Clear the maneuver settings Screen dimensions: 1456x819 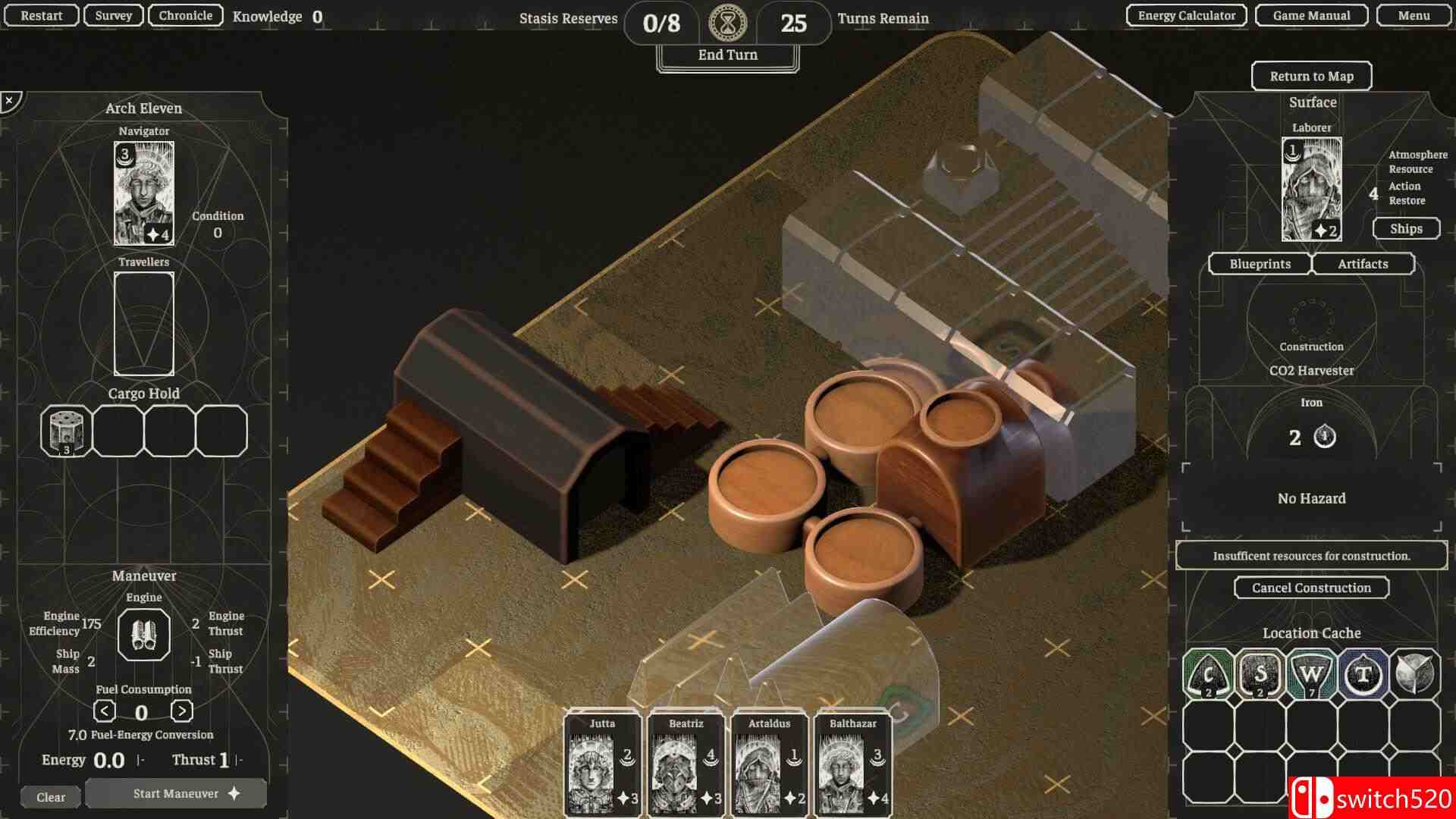[x=51, y=797]
